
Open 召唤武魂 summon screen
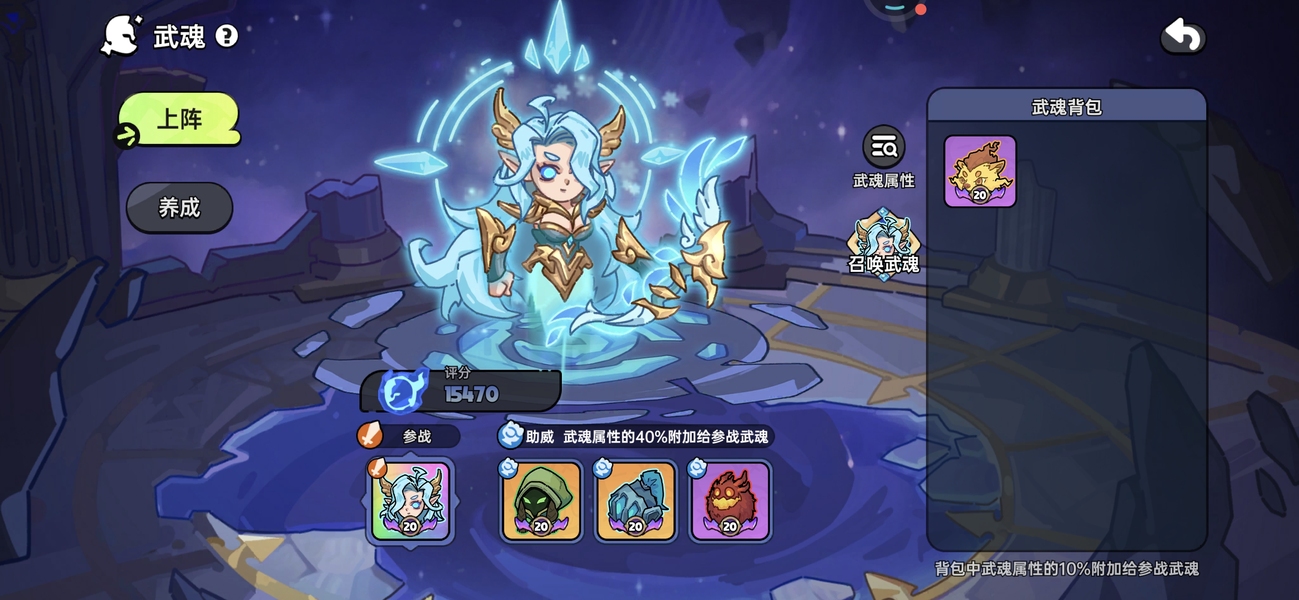(883, 240)
